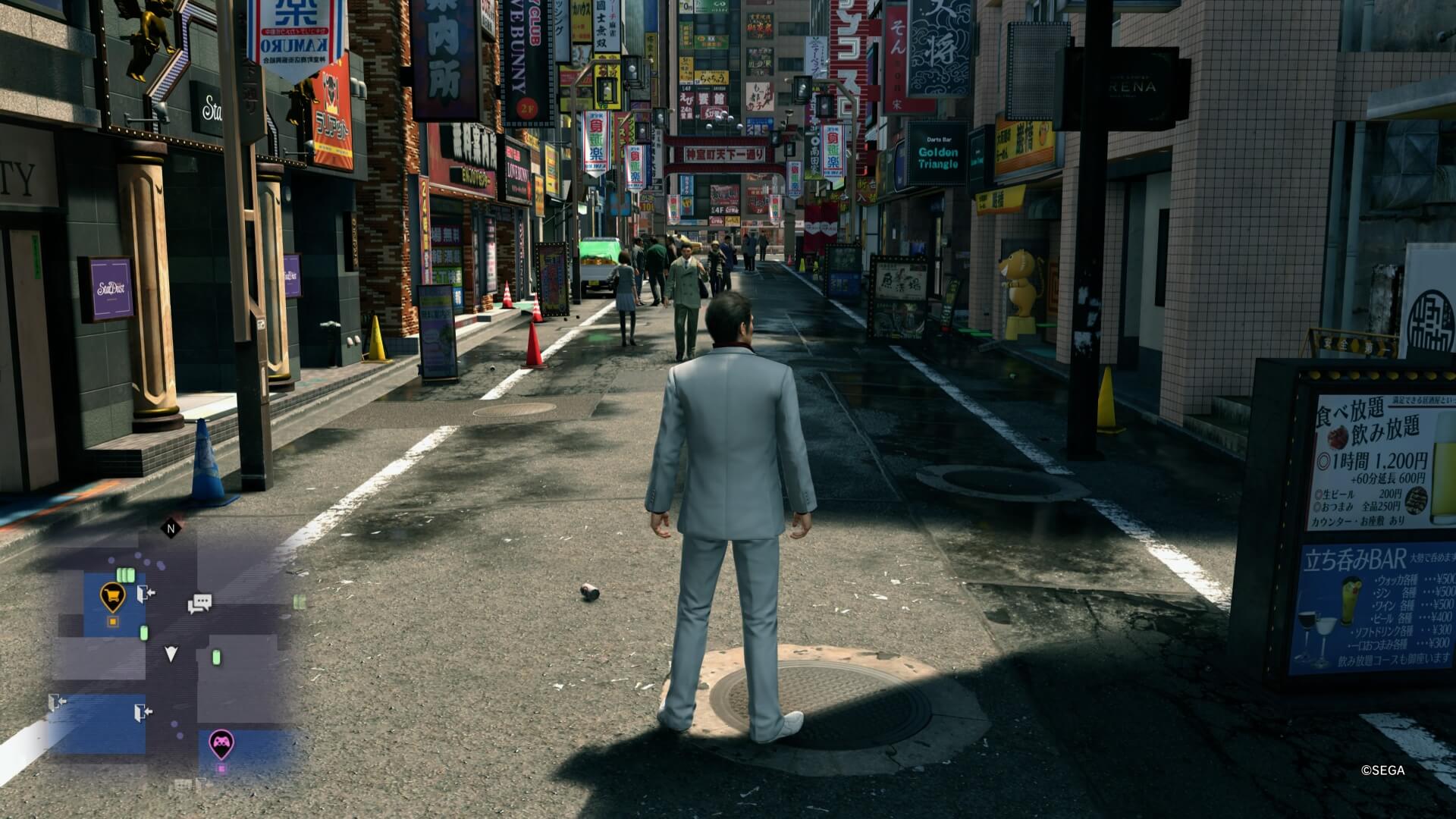Select the pink game controller map marker
Viewport: 1456px width, 819px height.
pyautogui.click(x=221, y=743)
